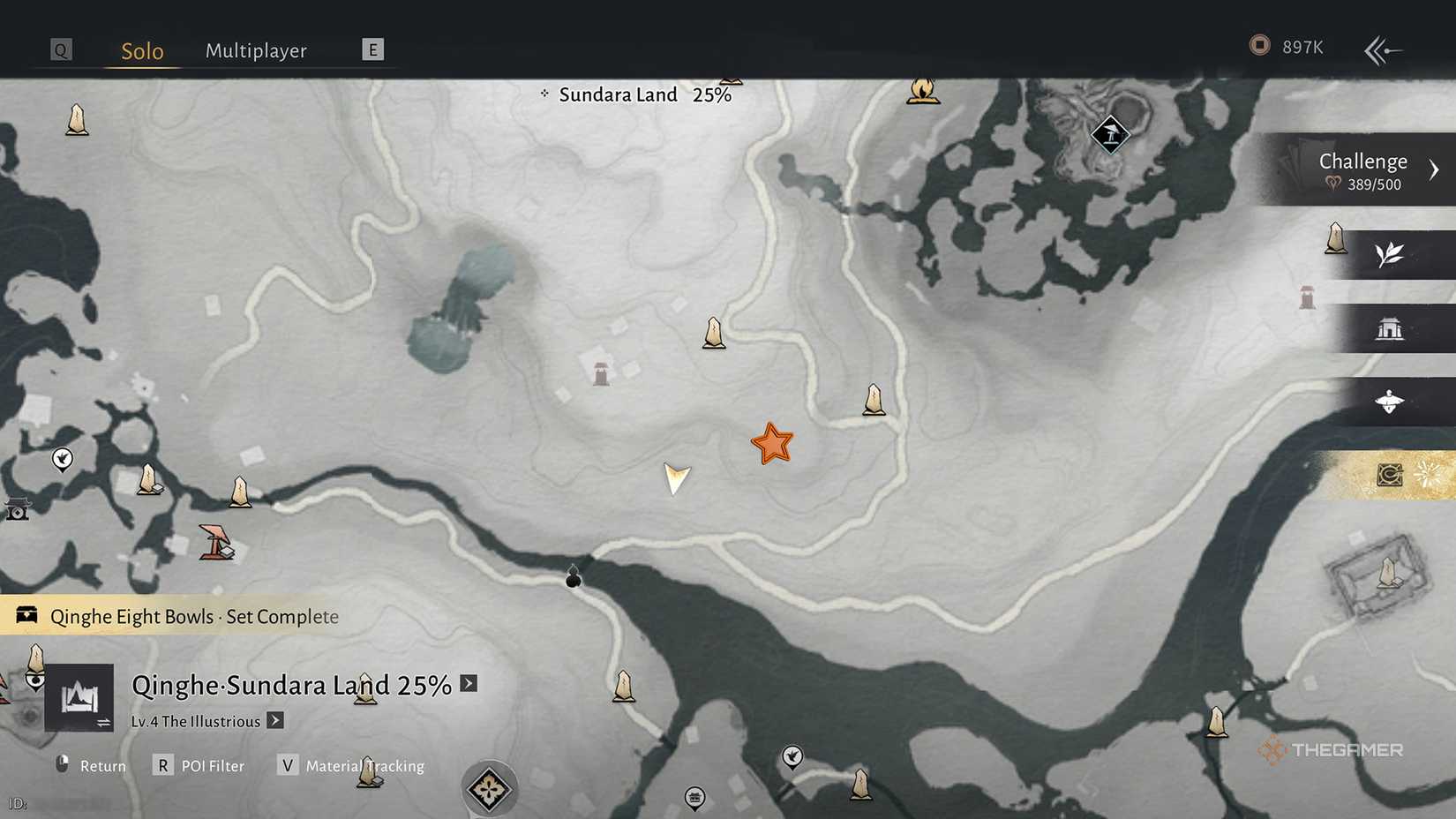Click the diamond fast-travel point top-right of map
The width and height of the screenshot is (1456, 819).
(x=1109, y=134)
